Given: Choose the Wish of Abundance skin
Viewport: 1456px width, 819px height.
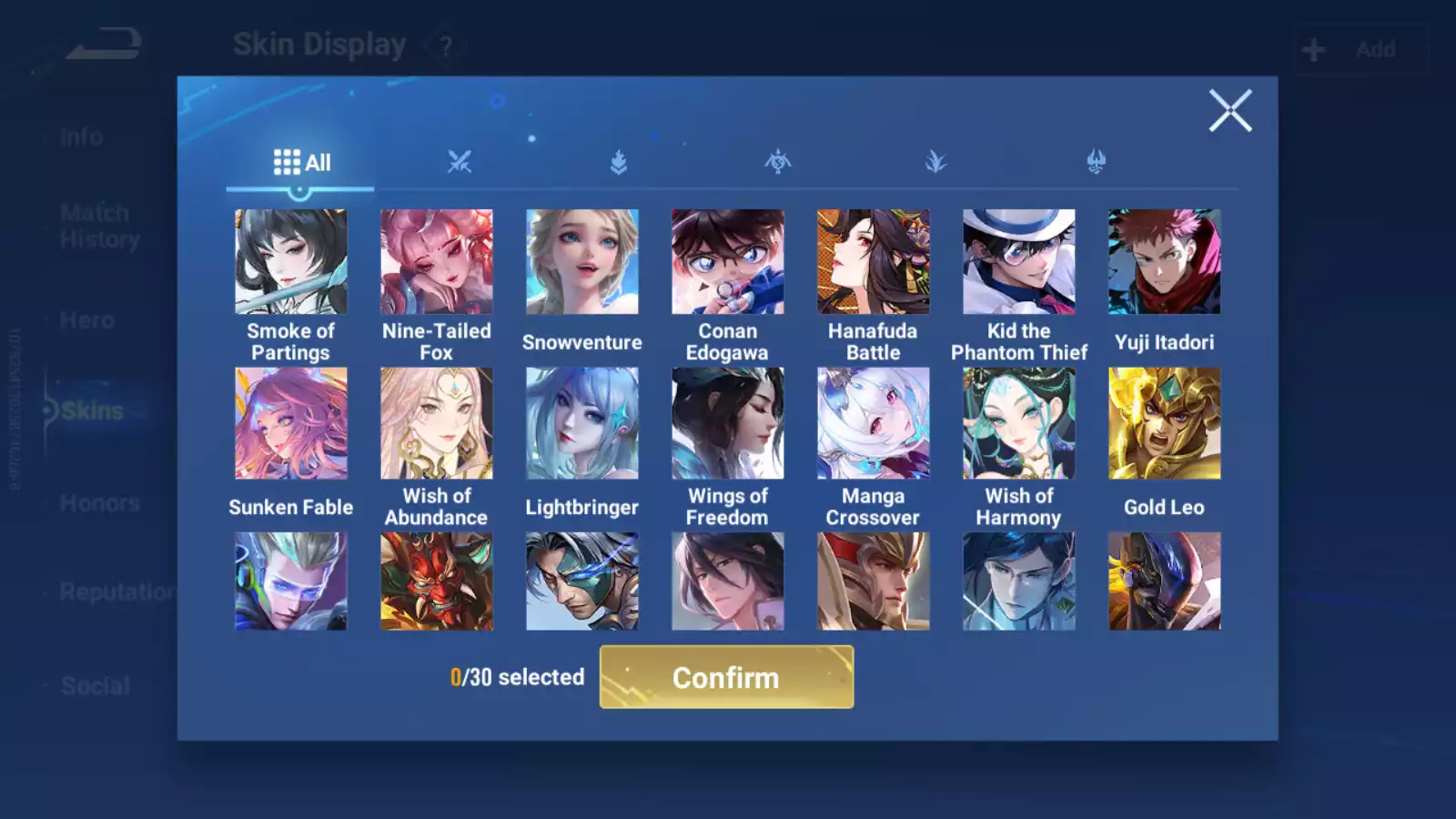Looking at the screenshot, I should tap(437, 423).
